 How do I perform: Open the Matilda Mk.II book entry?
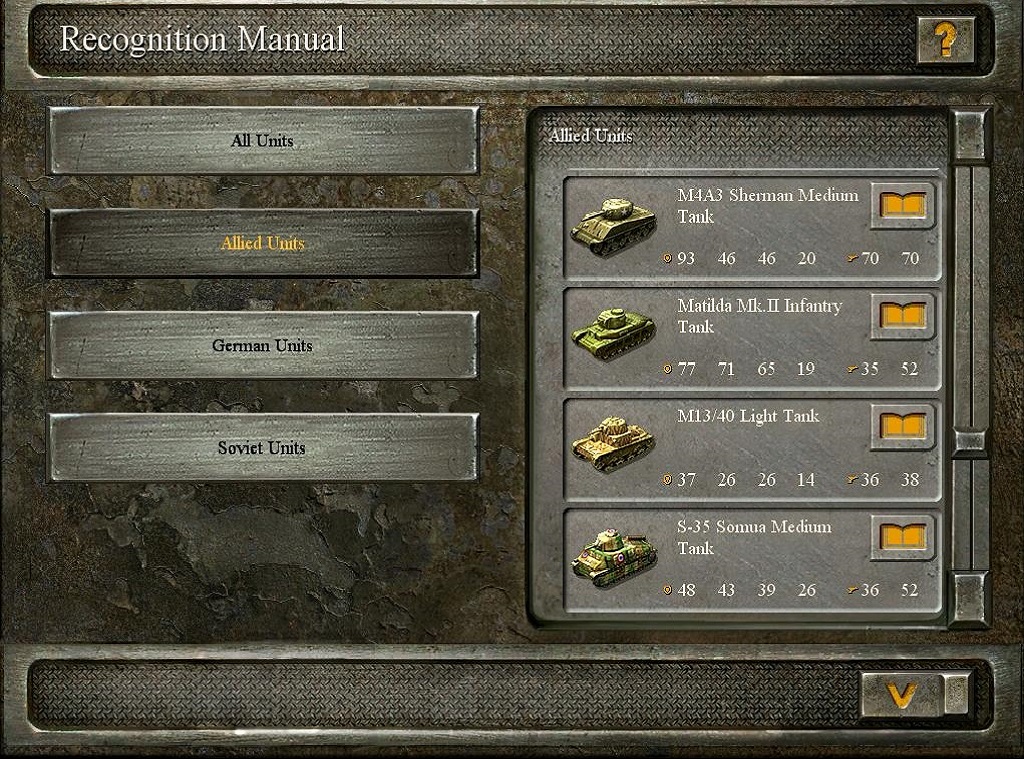pos(903,316)
